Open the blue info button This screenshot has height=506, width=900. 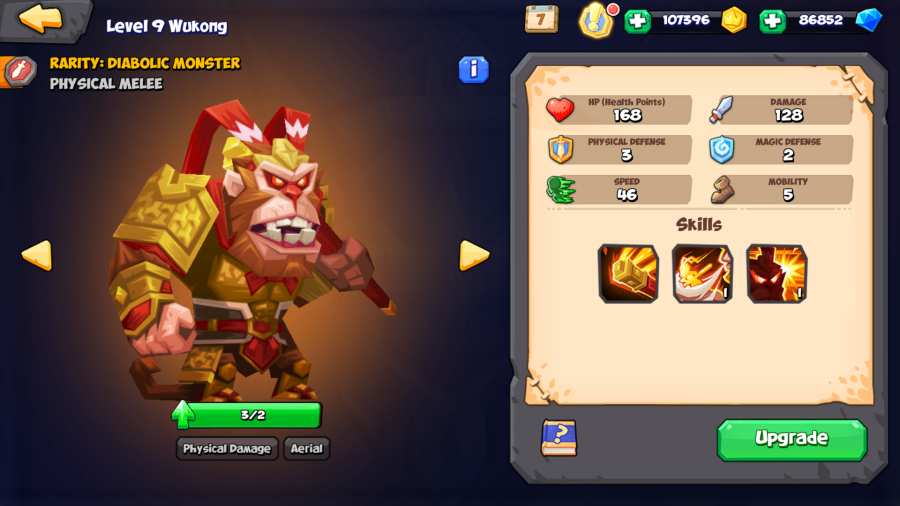click(473, 69)
